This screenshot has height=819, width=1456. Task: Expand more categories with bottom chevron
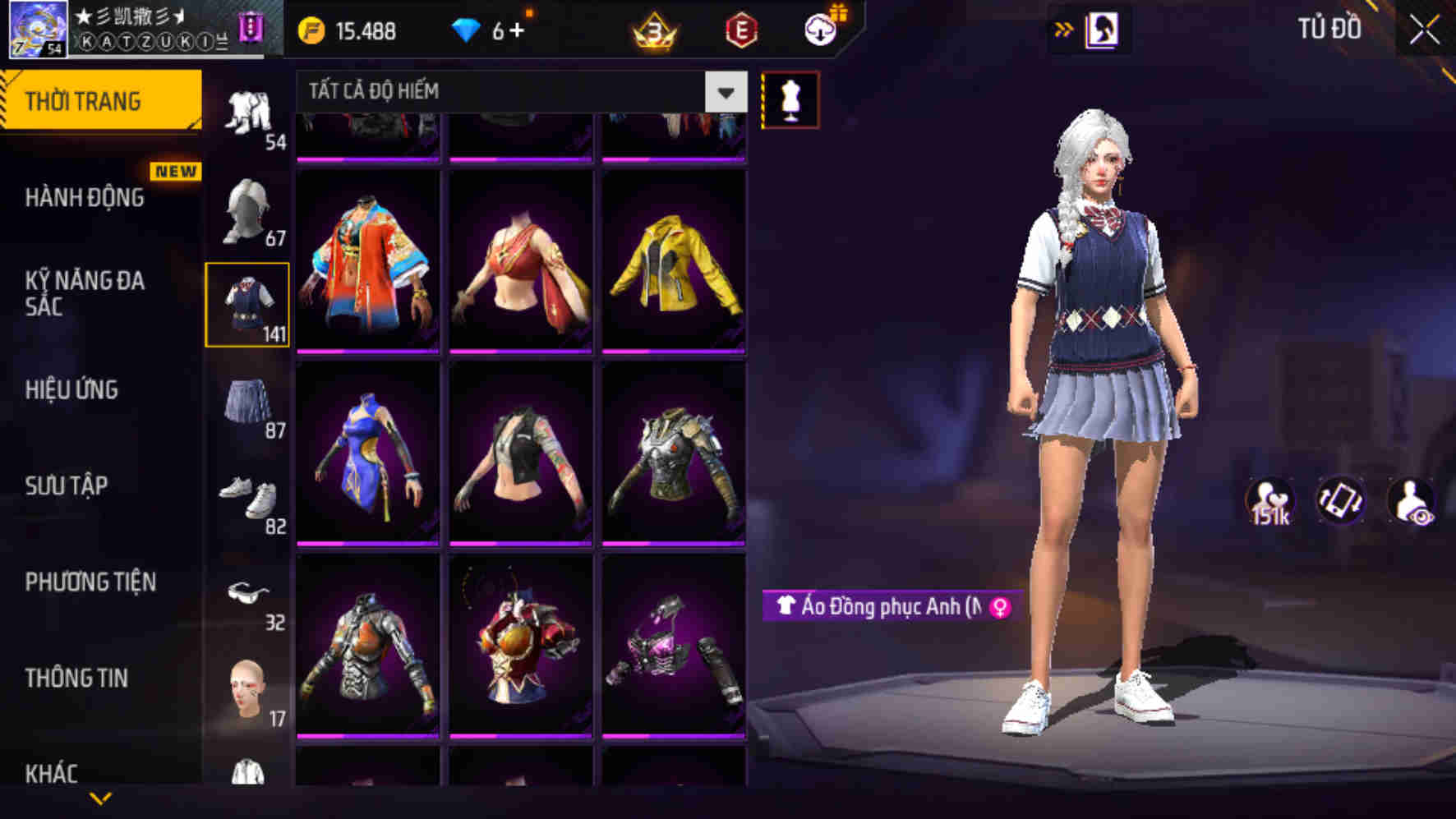click(x=101, y=798)
